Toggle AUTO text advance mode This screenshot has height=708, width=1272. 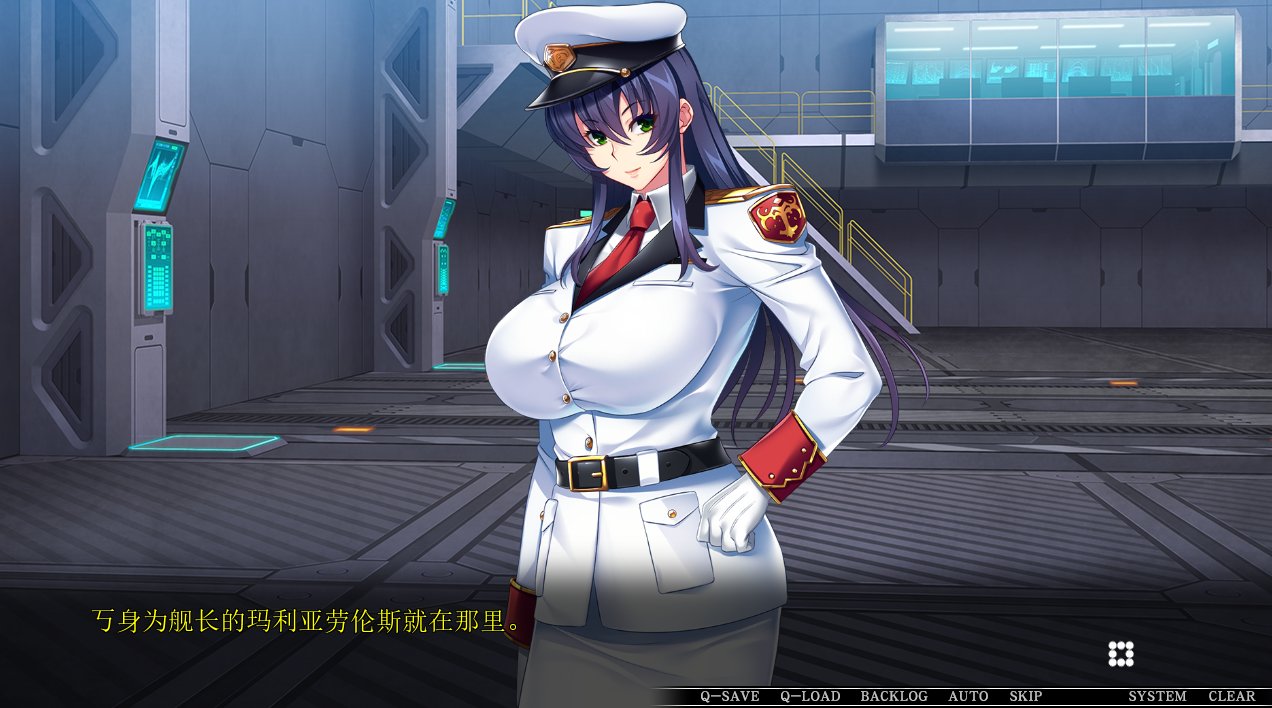click(x=968, y=696)
